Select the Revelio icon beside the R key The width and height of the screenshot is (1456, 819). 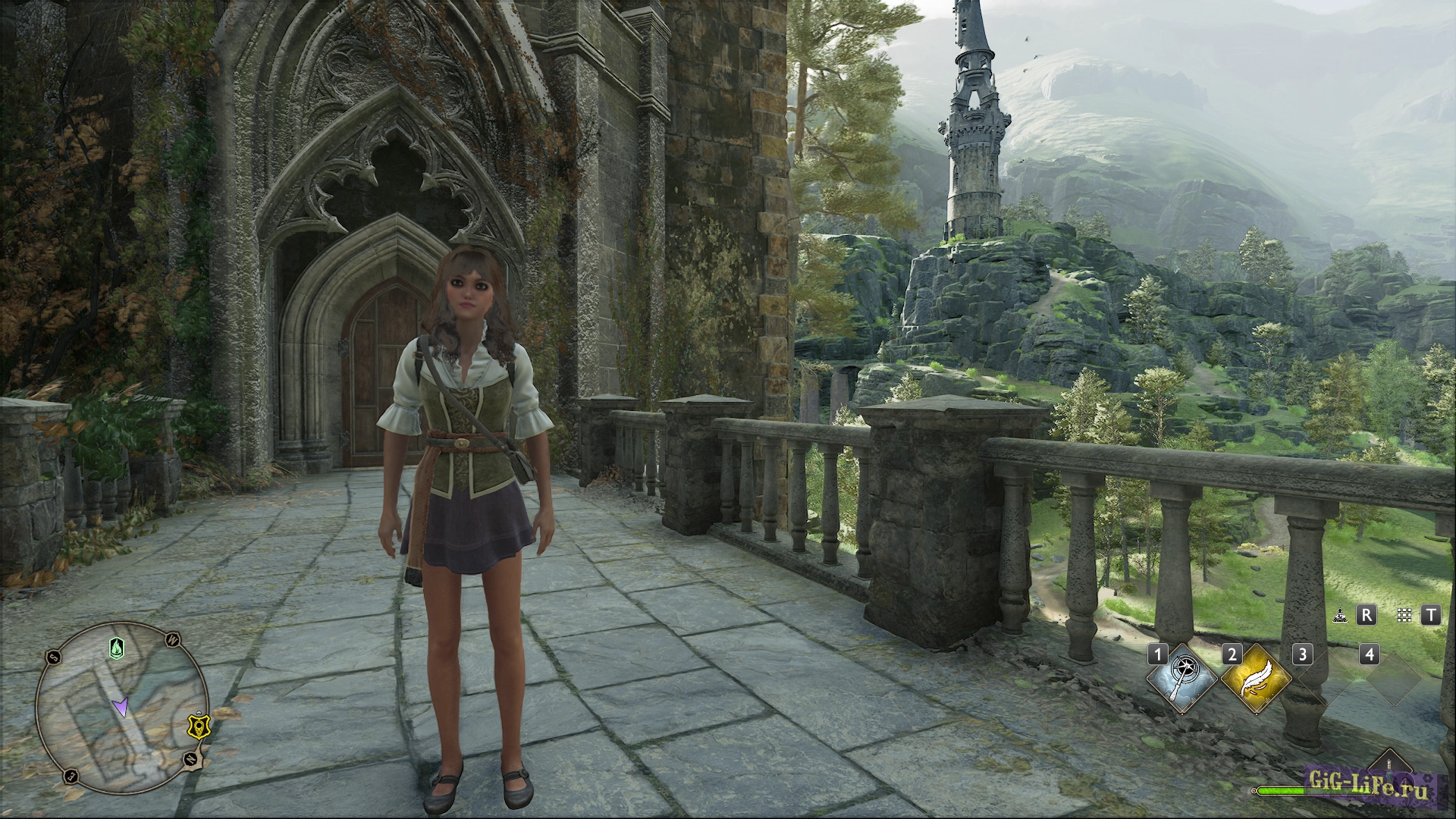(x=1340, y=615)
